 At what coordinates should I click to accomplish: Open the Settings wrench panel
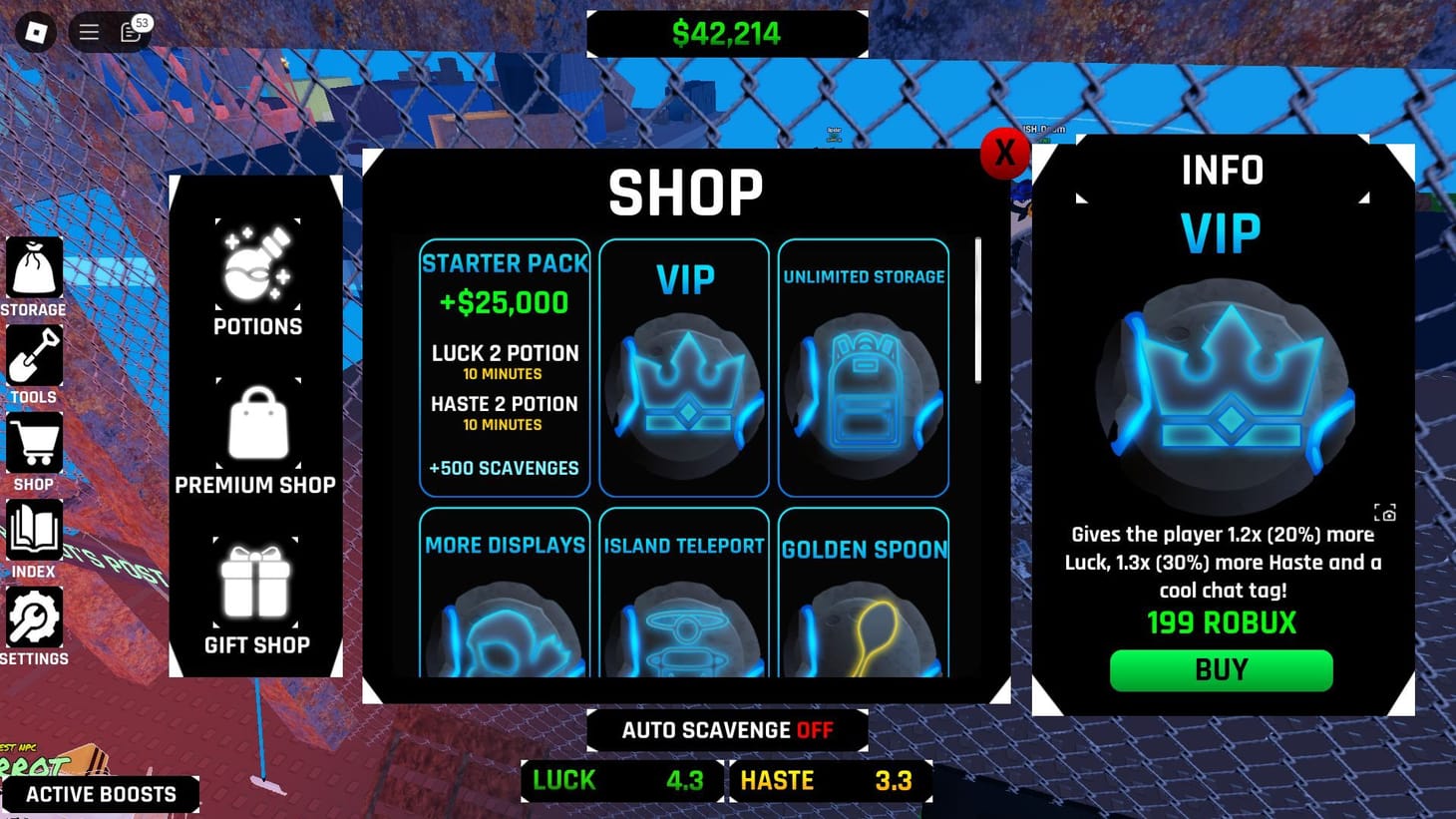tap(35, 615)
